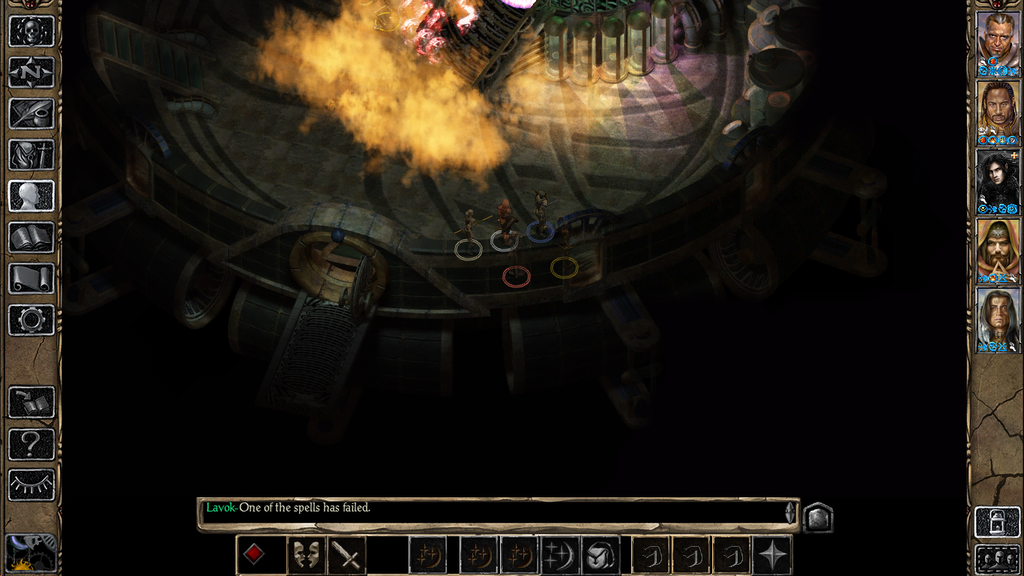The image size is (1024, 576).
Task: Open the journal with the quill icon
Action: [x=31, y=113]
